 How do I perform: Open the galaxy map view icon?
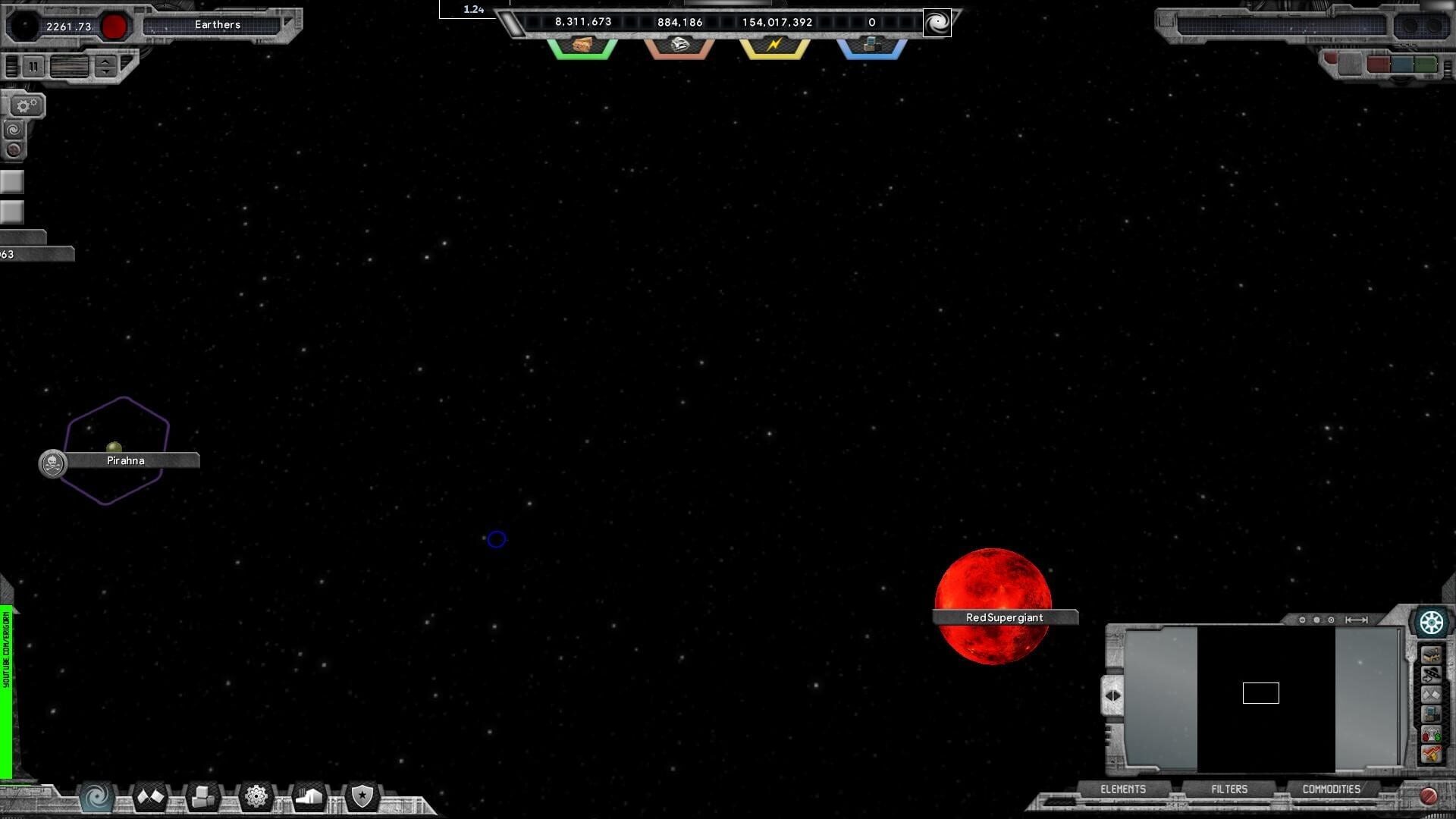96,798
